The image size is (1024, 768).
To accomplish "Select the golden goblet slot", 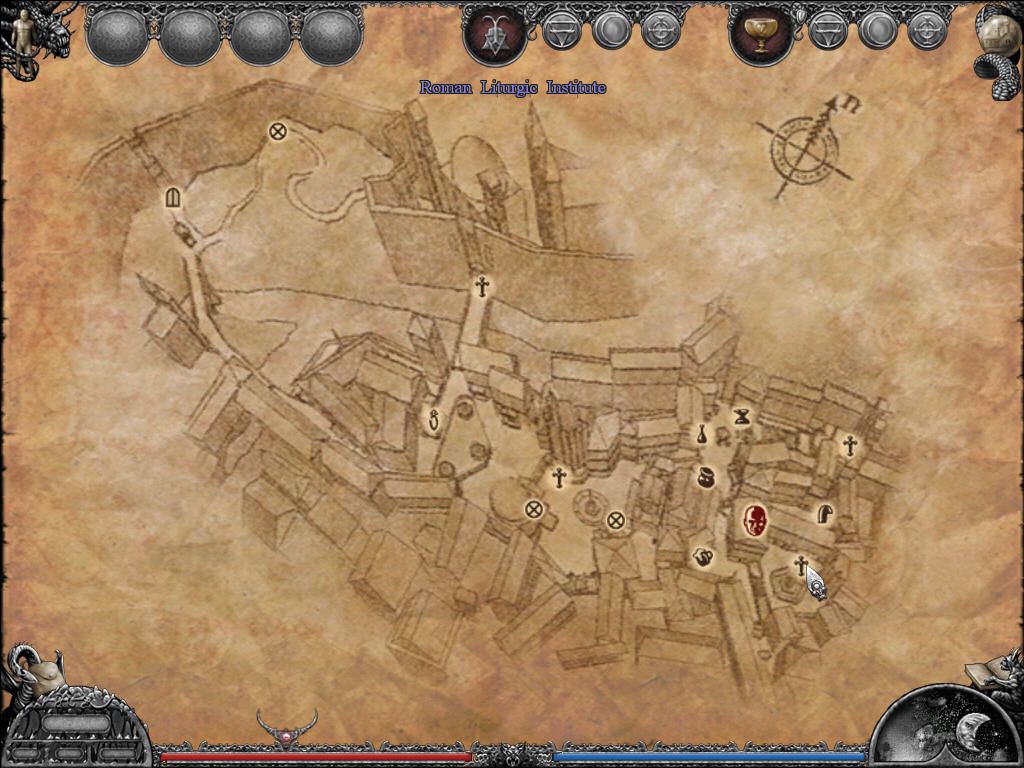I will point(761,35).
